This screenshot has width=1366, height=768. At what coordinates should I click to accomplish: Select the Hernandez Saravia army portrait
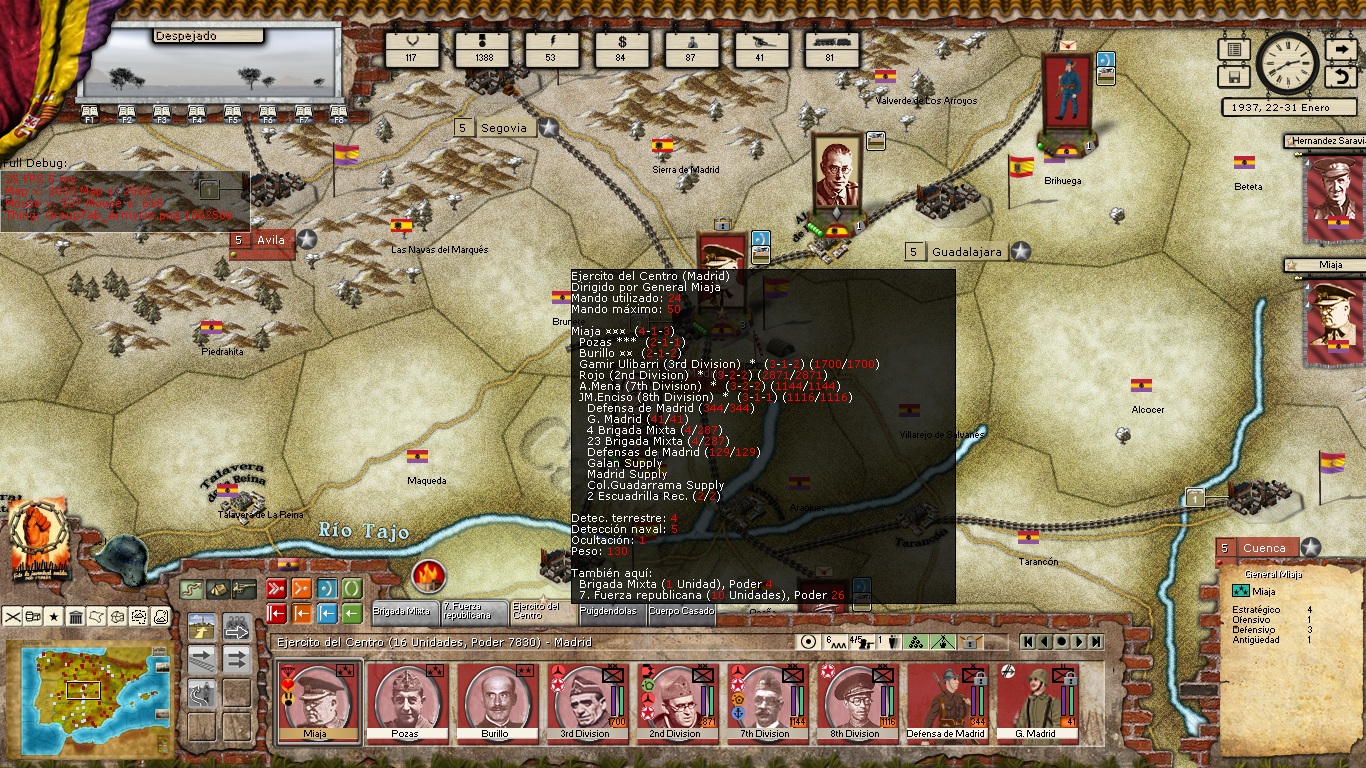point(1332,188)
